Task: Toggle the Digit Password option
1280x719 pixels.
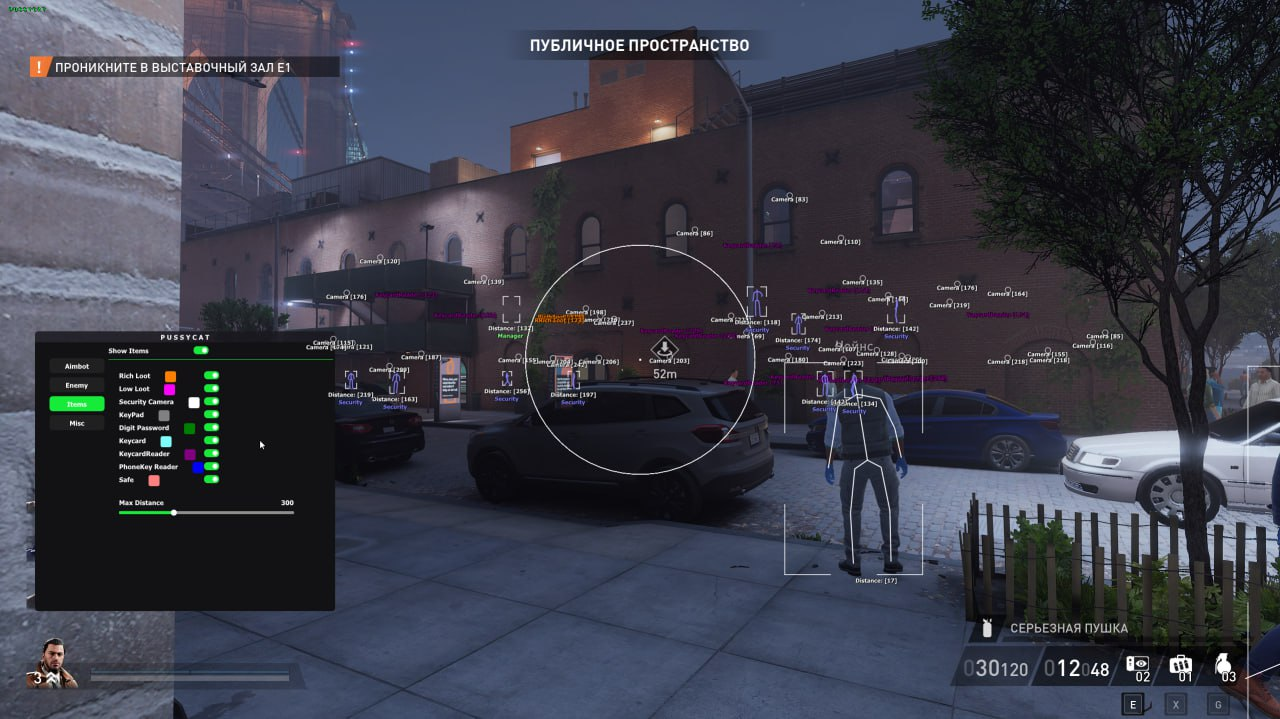Action: pyautogui.click(x=211, y=428)
